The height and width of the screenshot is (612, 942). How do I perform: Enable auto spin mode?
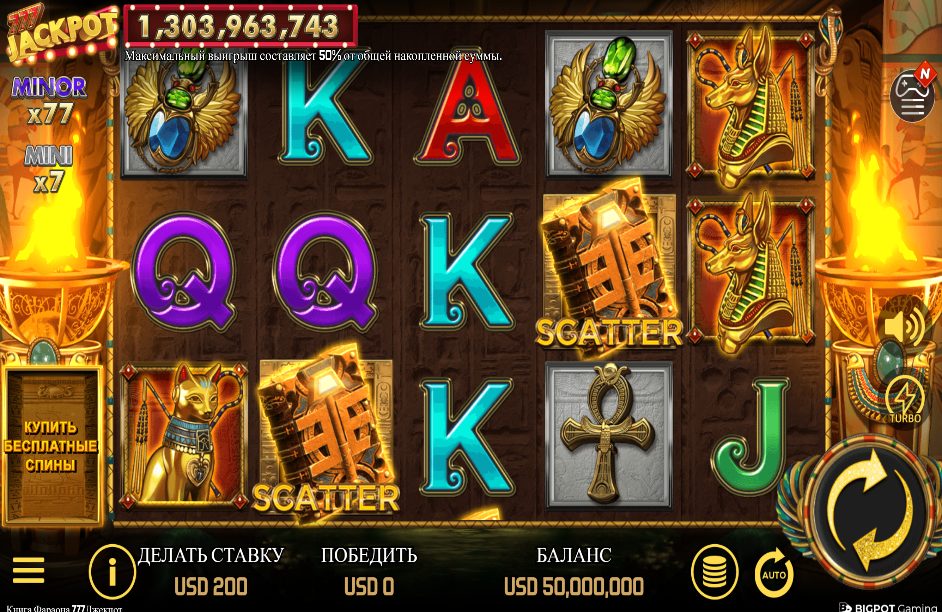point(773,573)
